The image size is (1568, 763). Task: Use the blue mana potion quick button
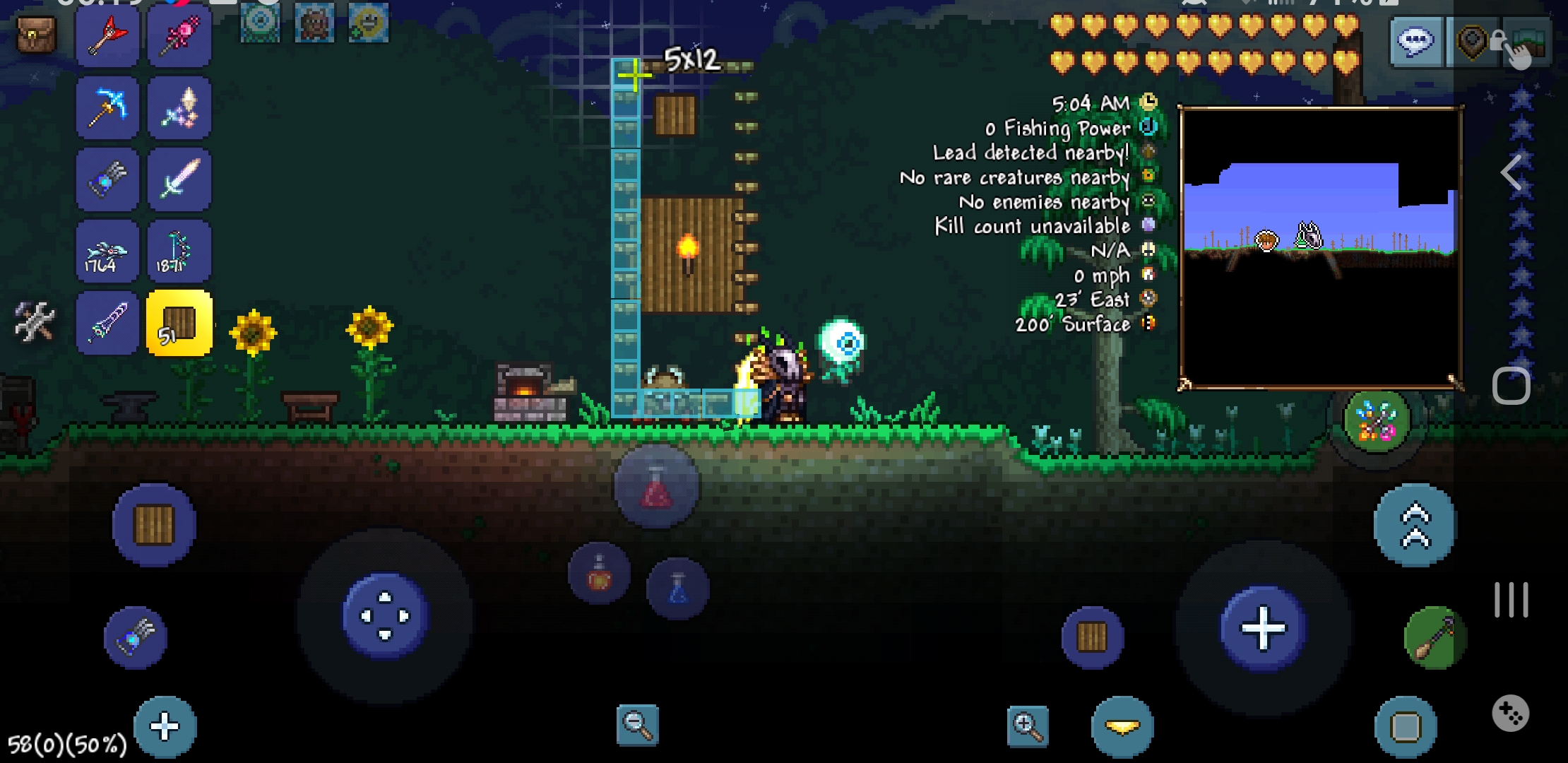[x=677, y=588]
